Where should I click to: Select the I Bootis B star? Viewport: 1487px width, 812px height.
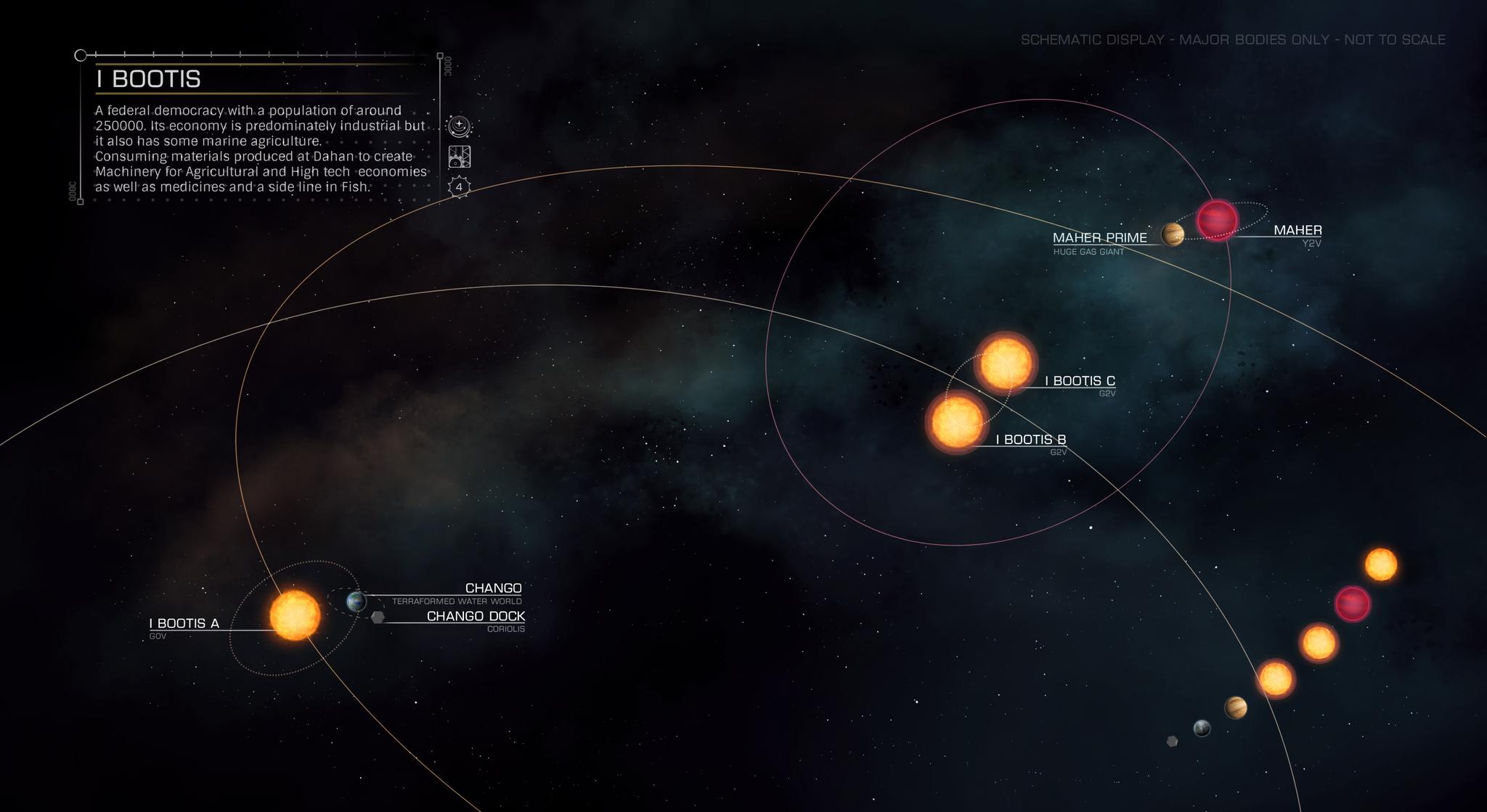957,422
